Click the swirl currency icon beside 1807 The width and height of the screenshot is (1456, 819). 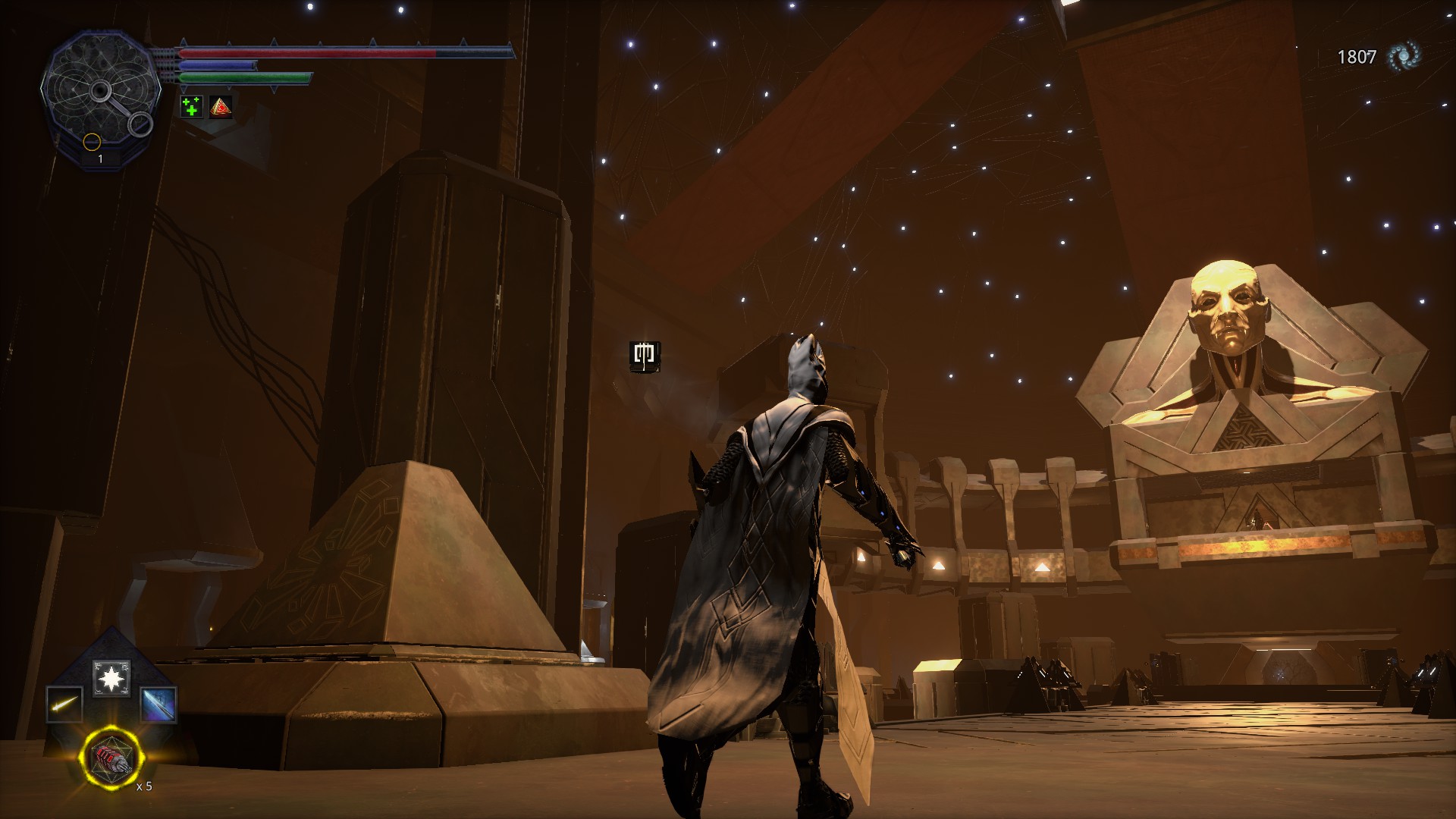pos(1404,57)
